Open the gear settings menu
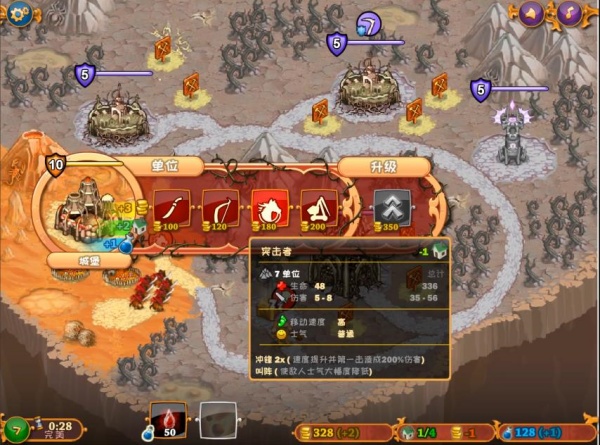Viewport: 600px width, 445px height. [x=17, y=13]
